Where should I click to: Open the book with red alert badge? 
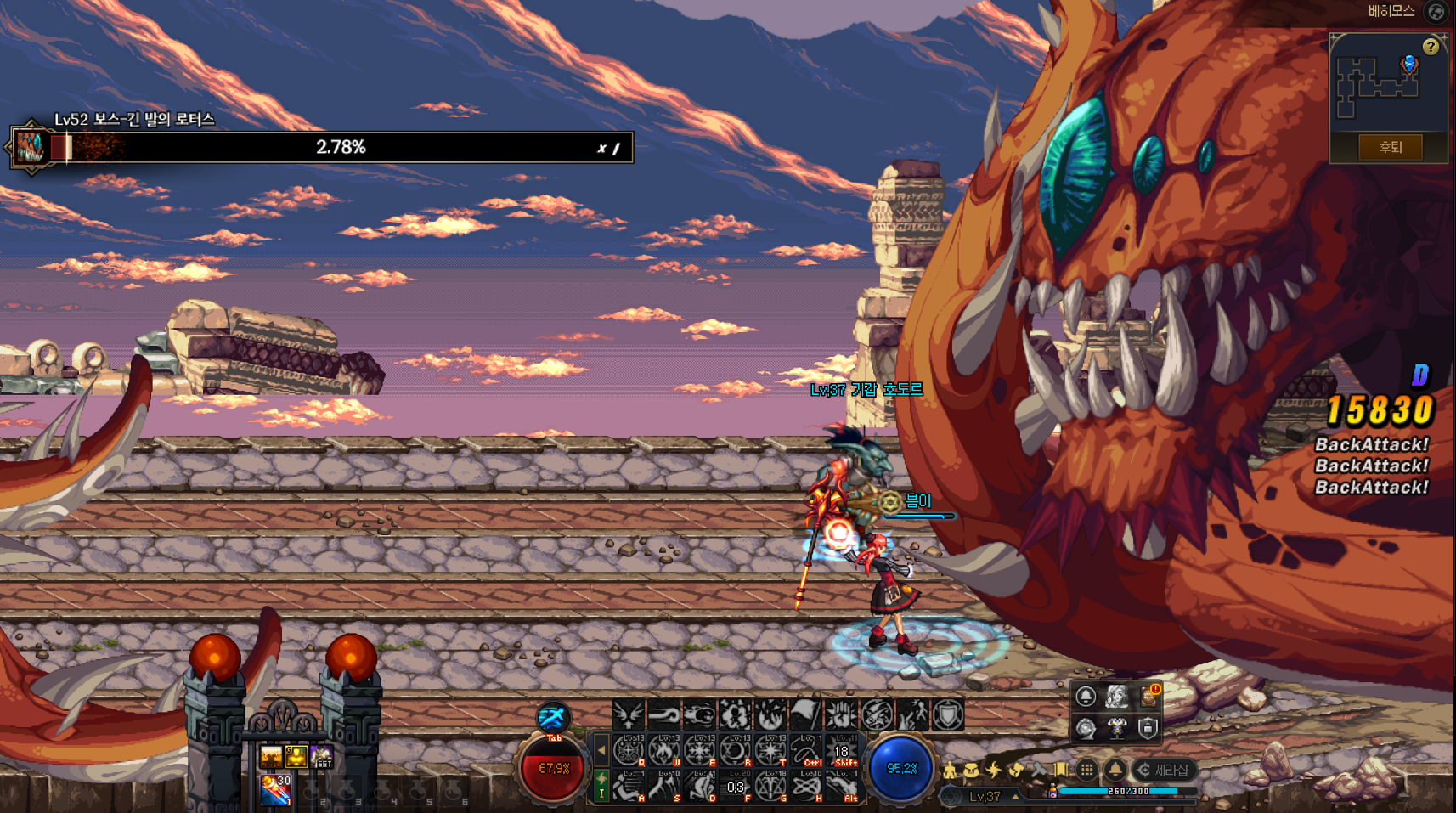pos(1148,697)
